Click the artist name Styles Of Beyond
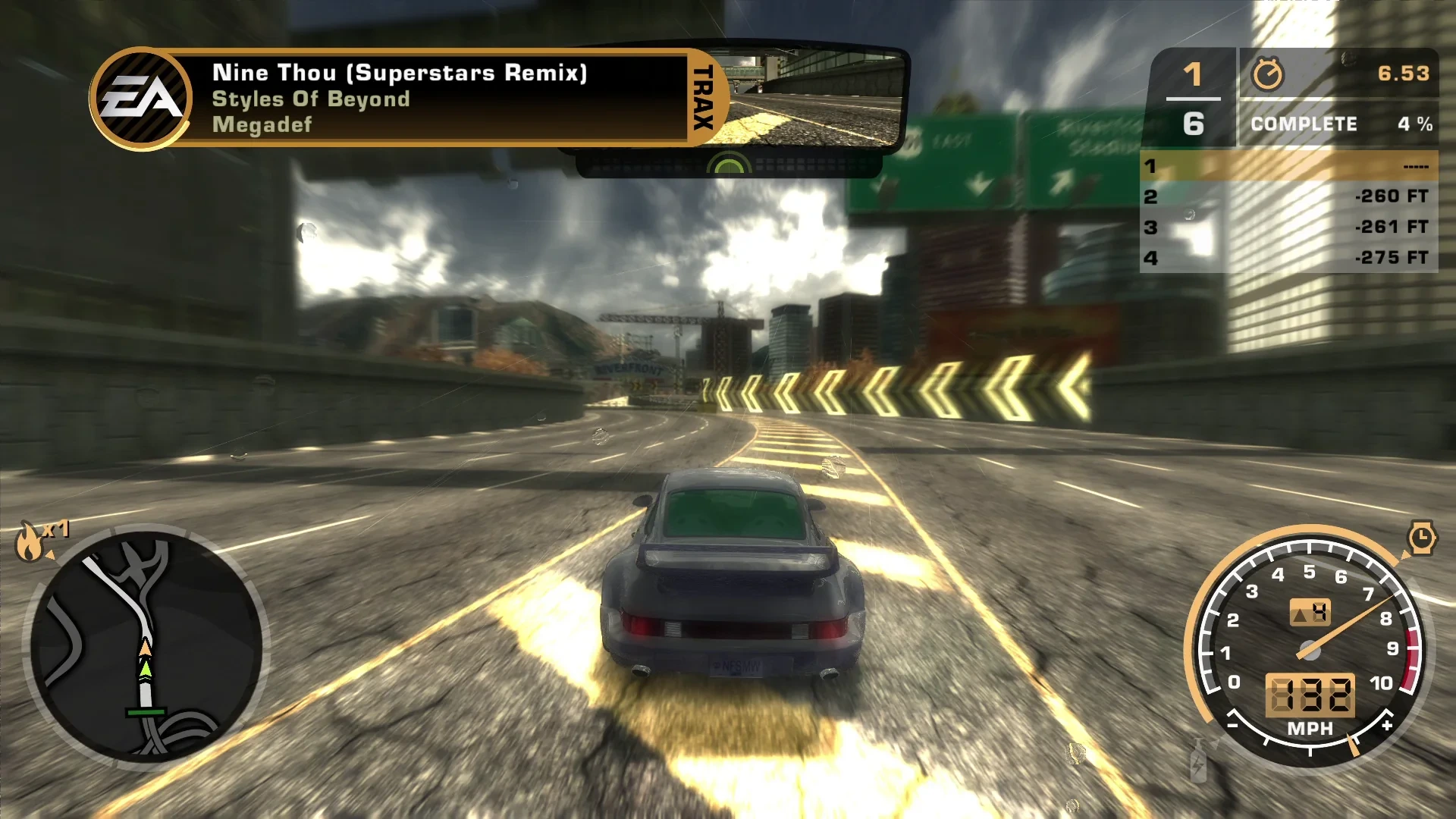 pyautogui.click(x=311, y=99)
